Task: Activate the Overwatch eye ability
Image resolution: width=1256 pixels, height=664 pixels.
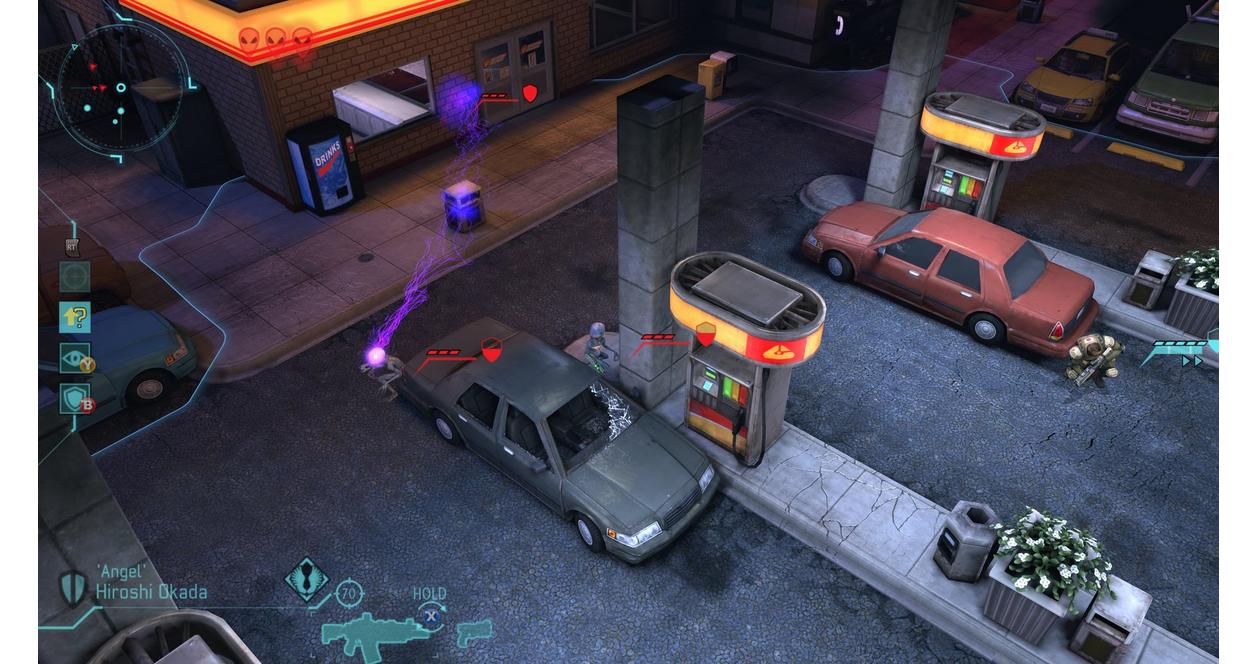Action: pyautogui.click(x=75, y=359)
